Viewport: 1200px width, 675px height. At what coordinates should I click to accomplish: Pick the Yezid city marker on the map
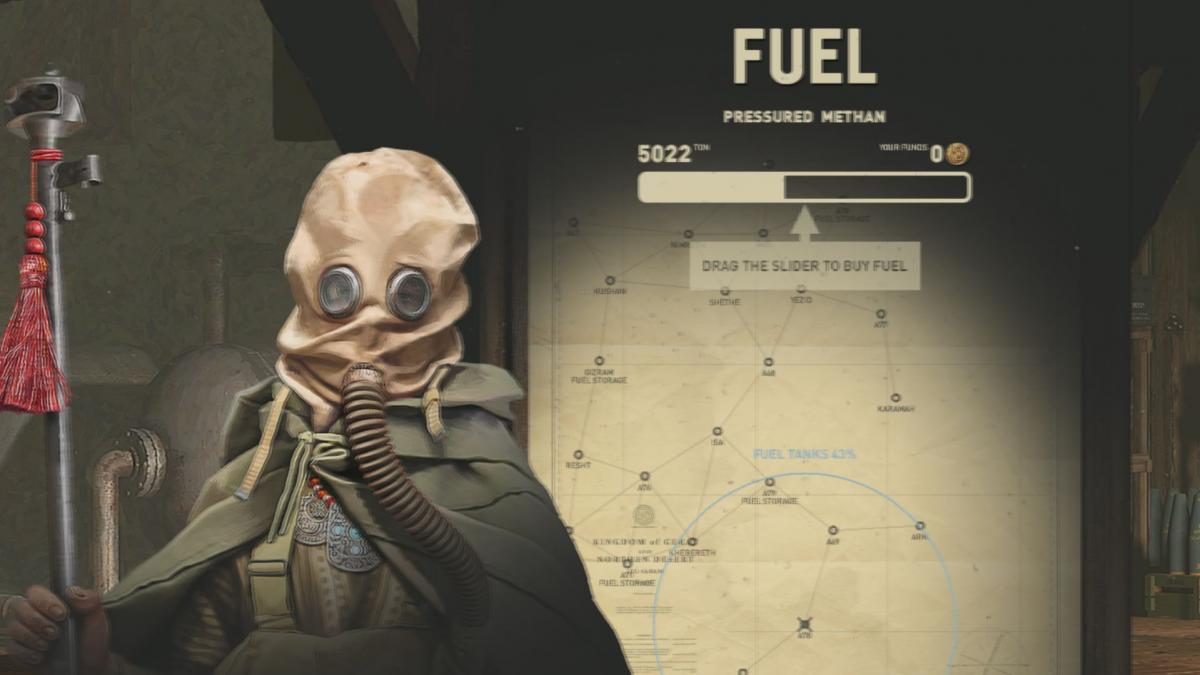point(801,289)
